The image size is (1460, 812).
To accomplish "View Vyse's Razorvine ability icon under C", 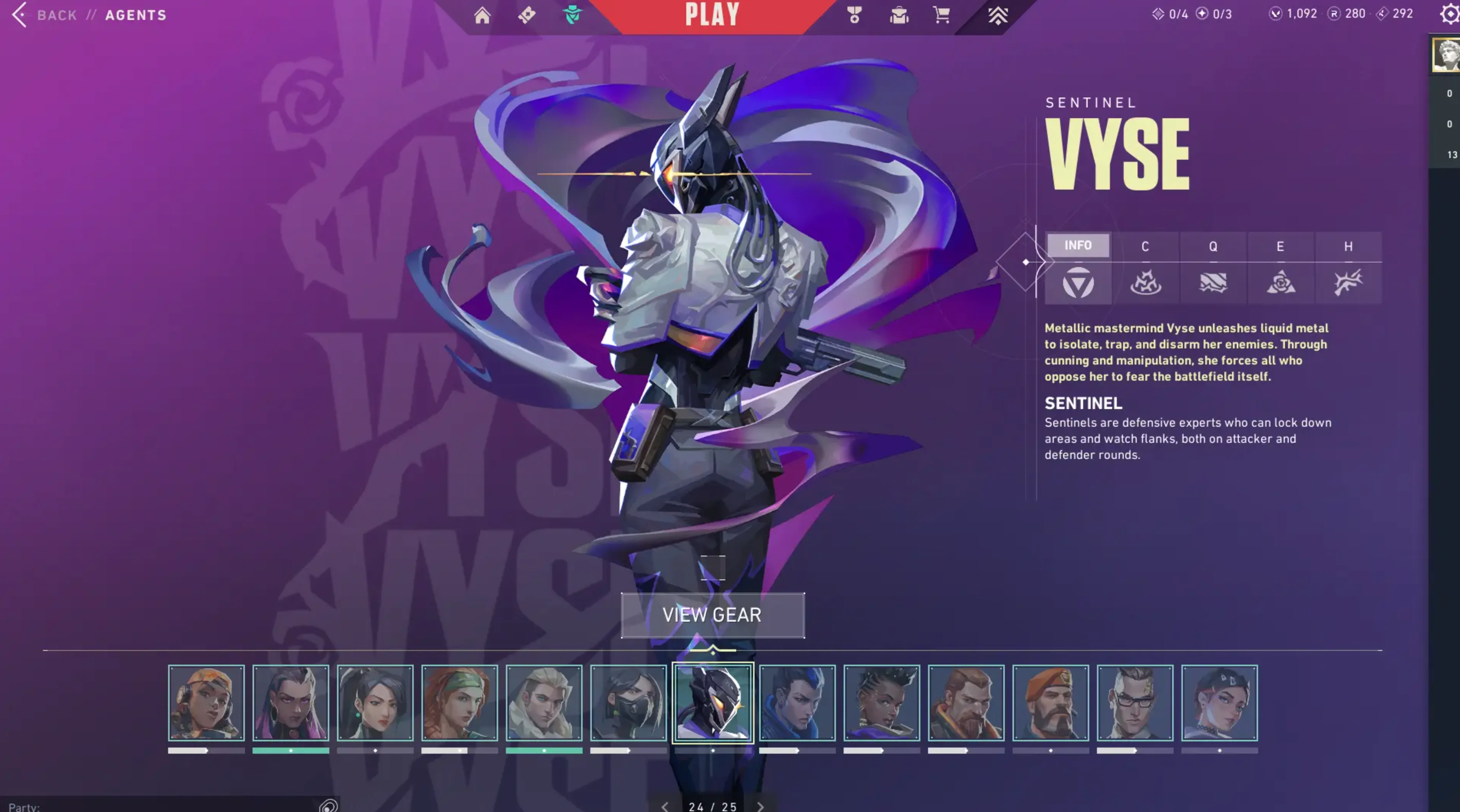I will pyautogui.click(x=1146, y=284).
